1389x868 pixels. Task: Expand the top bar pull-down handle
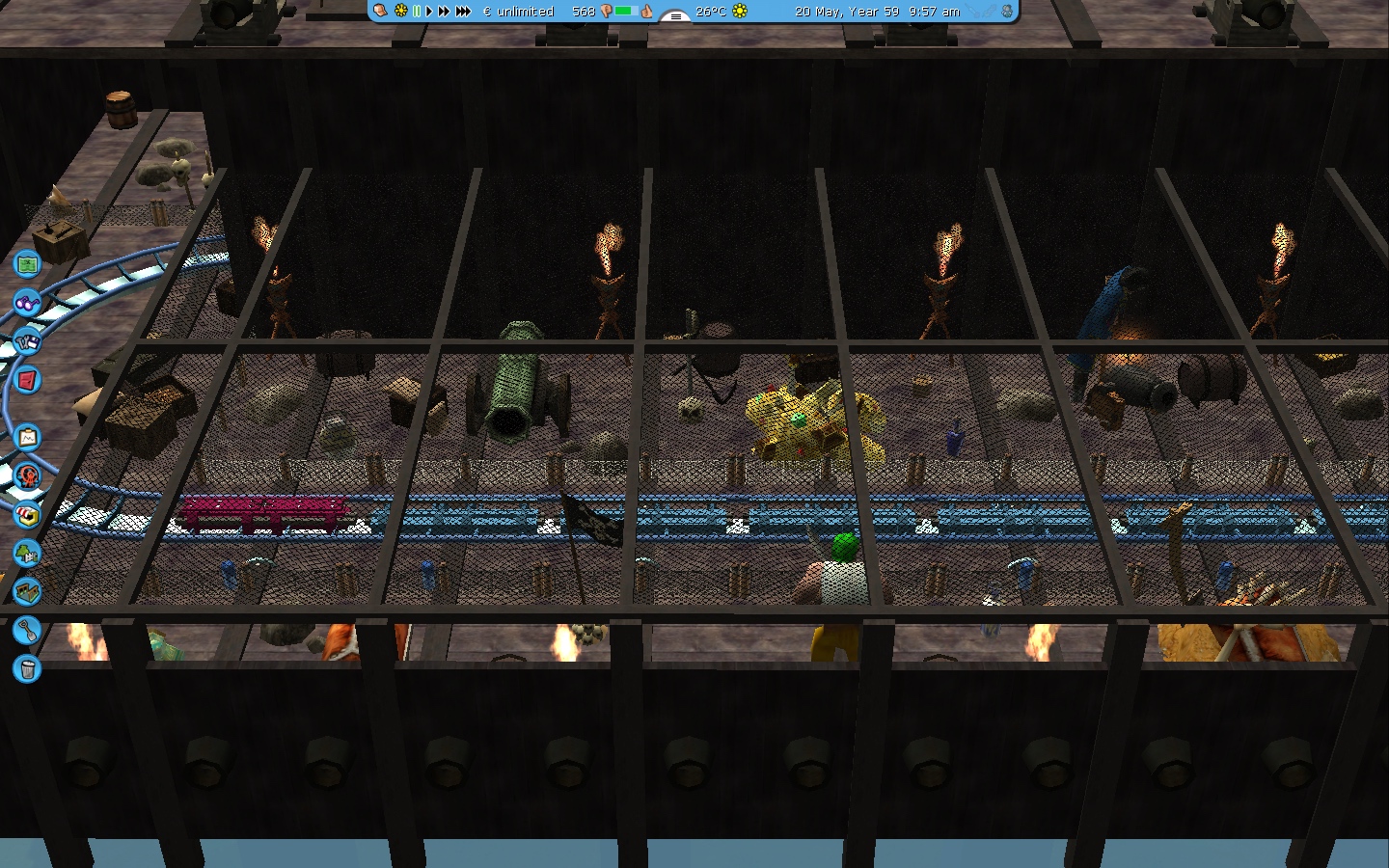(675, 15)
